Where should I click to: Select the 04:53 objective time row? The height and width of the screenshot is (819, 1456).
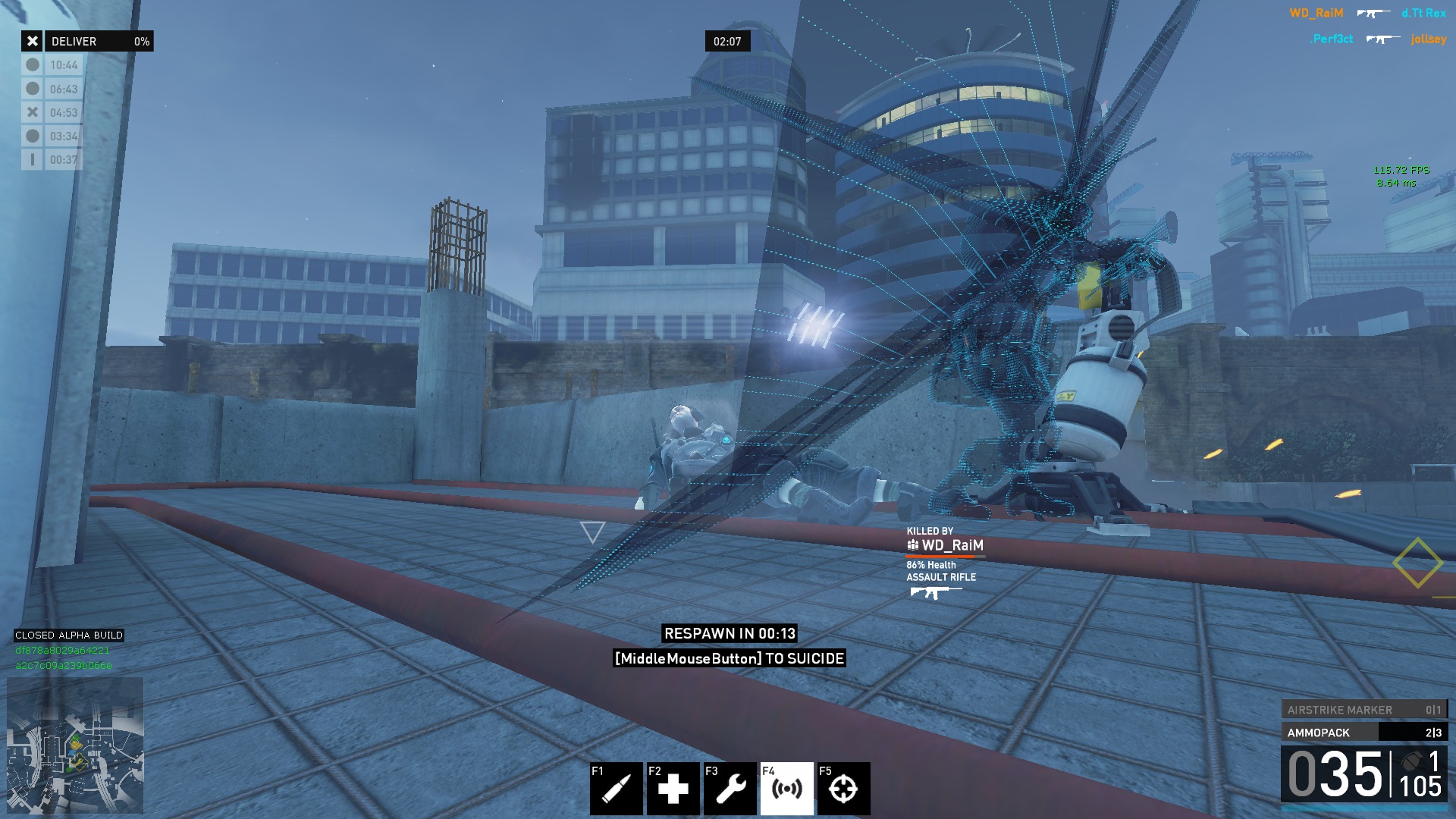coord(52,113)
